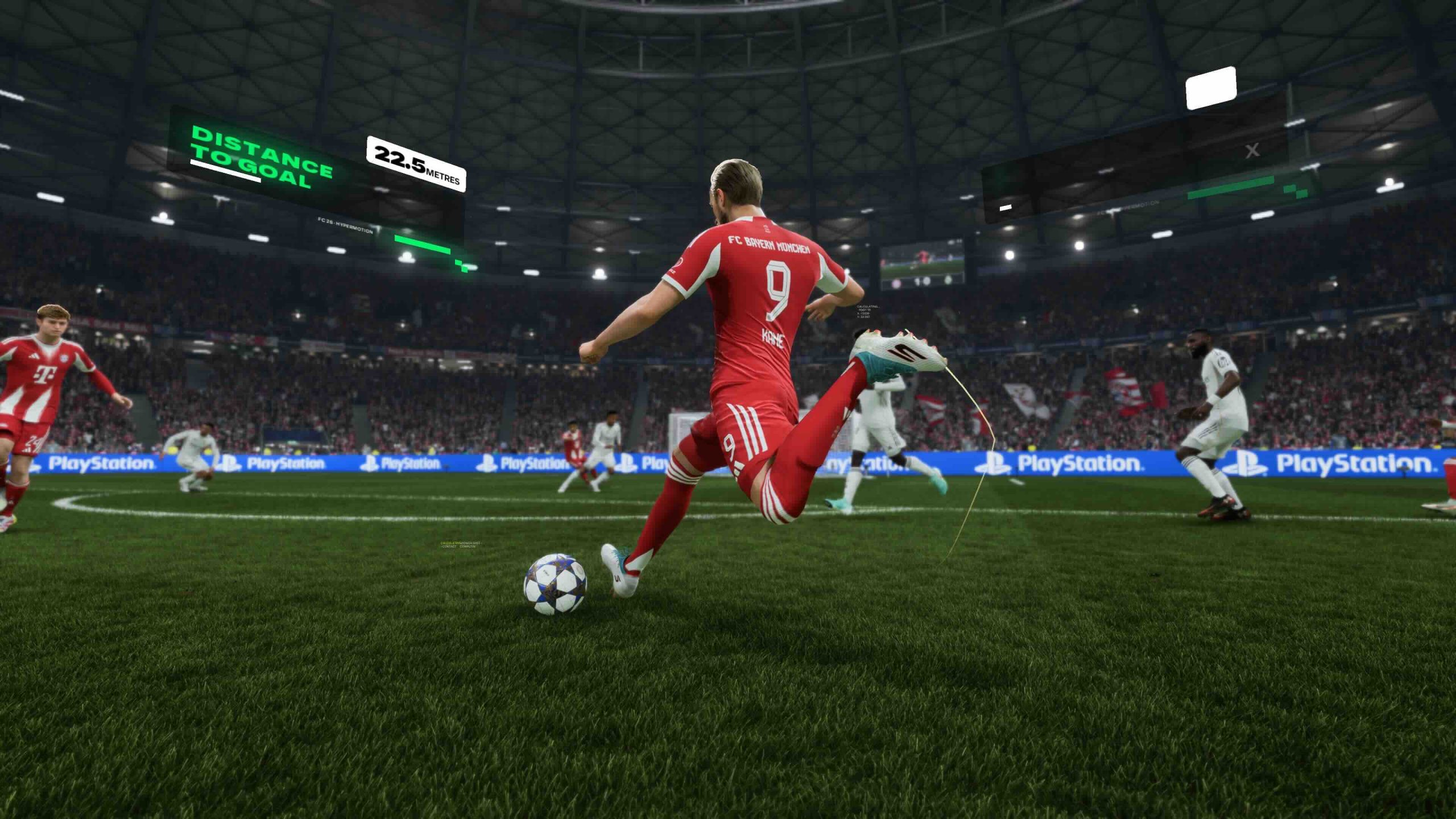Expand the dash indicator on the right scoreboard panel
The image size is (1456, 819).
pos(1006,208)
